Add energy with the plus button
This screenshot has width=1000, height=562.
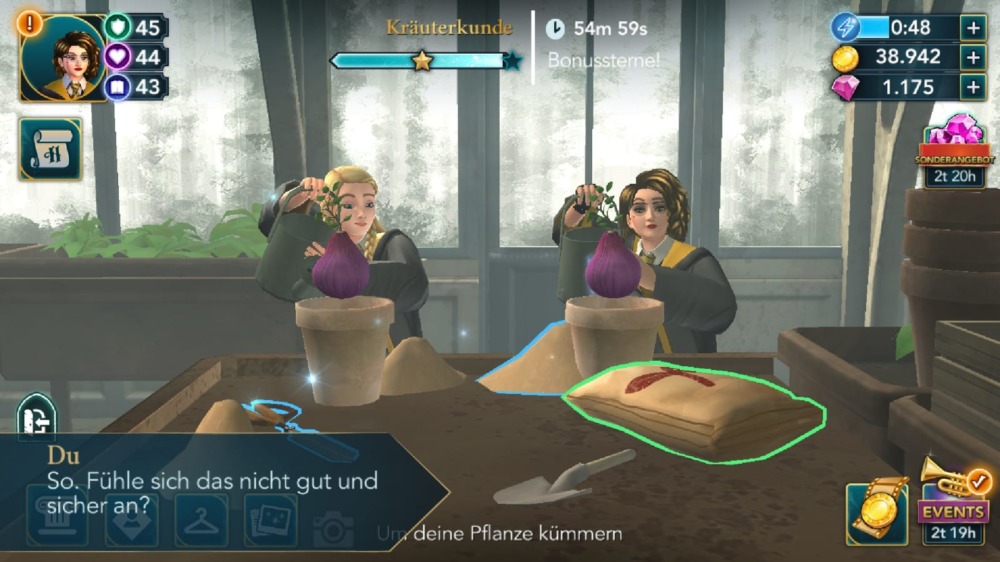coord(973,27)
